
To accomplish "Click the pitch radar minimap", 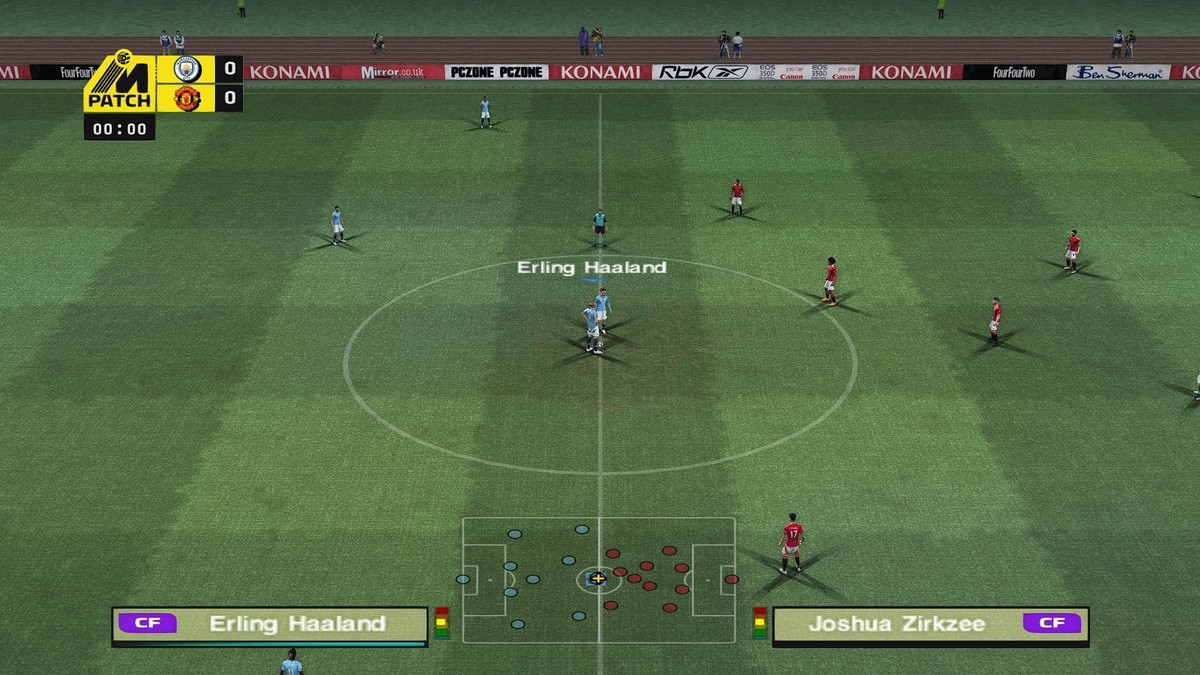I will pos(598,579).
